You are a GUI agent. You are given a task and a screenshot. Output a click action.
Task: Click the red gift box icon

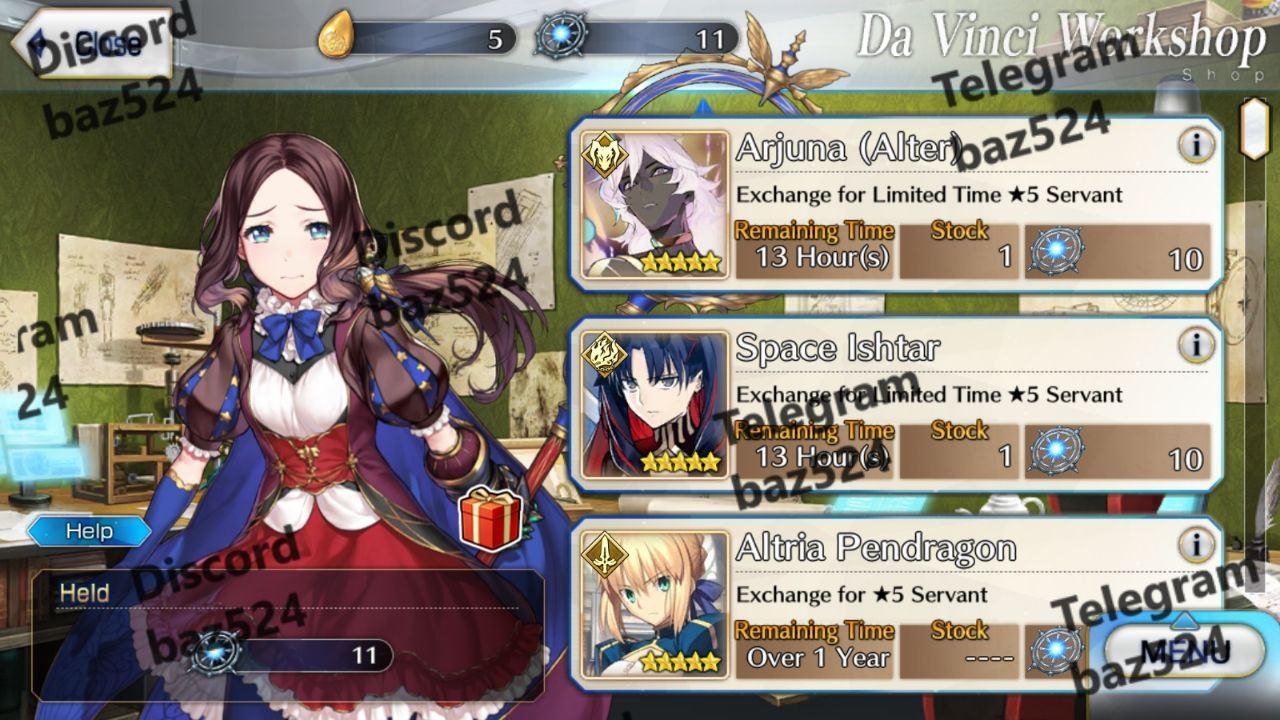click(x=490, y=518)
